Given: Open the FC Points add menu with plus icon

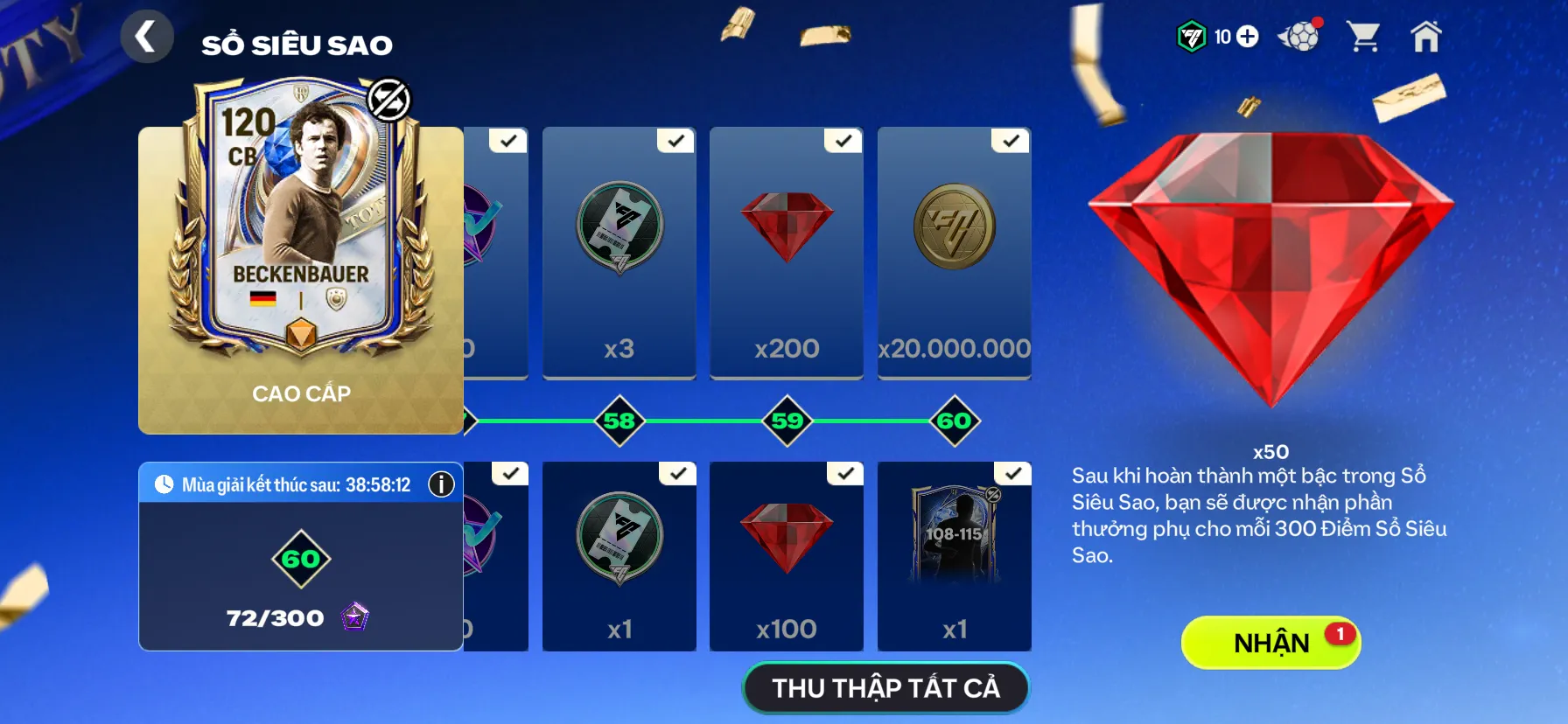Looking at the screenshot, I should [1249, 37].
